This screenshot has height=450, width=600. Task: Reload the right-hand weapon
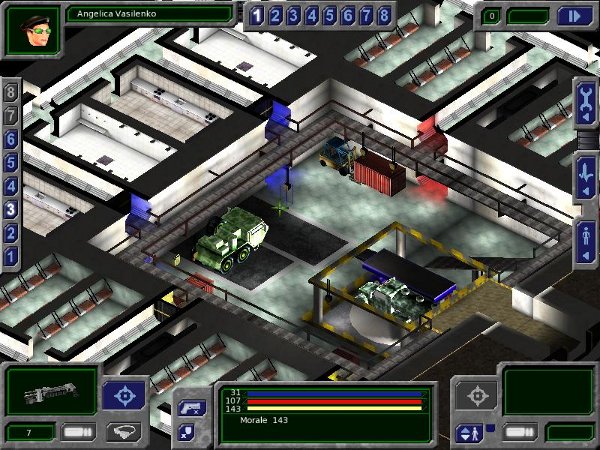pyautogui.click(x=519, y=432)
